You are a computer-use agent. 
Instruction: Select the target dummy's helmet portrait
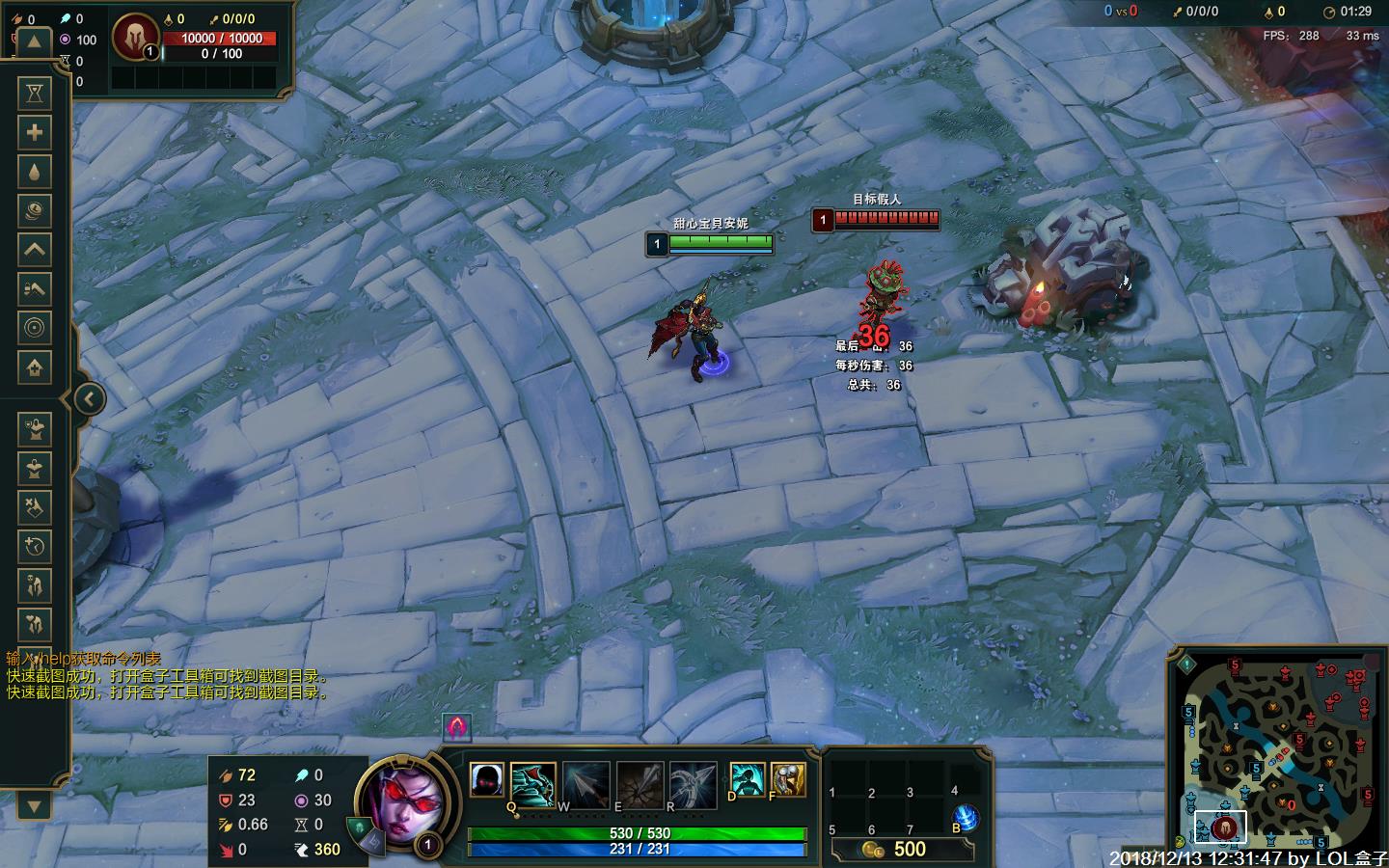pos(133,38)
